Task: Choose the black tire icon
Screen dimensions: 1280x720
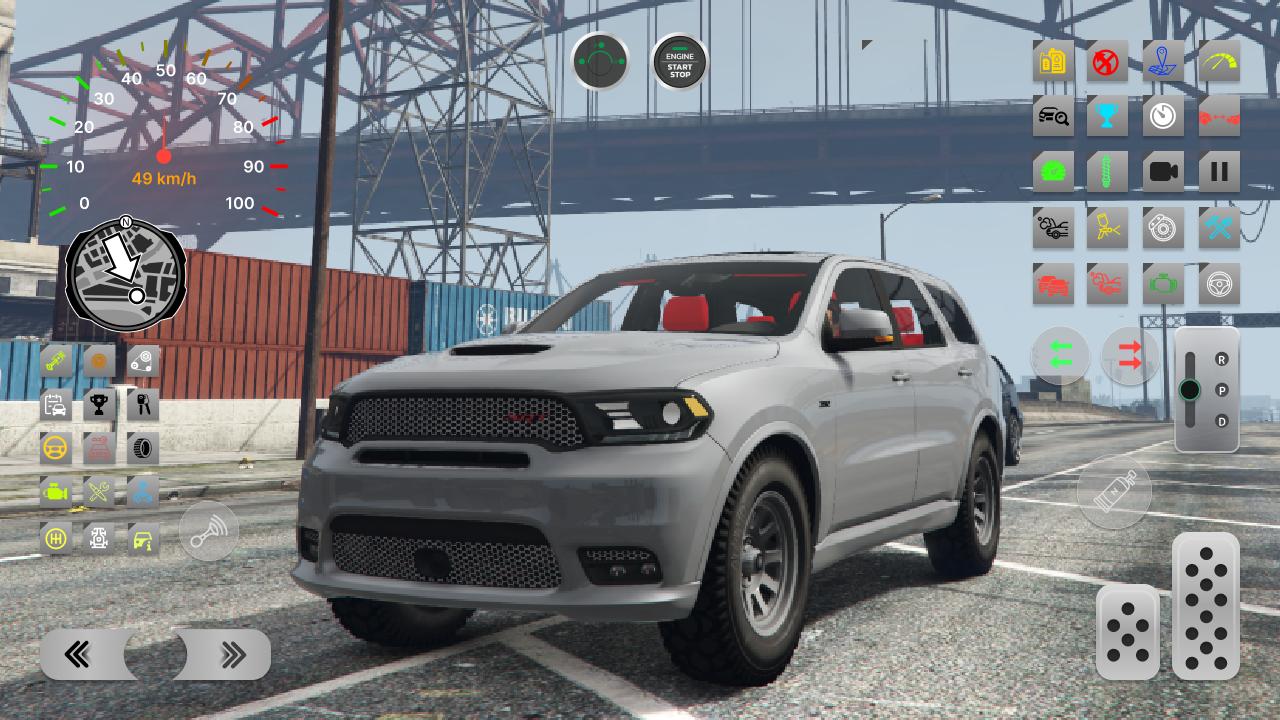Action: (142, 448)
